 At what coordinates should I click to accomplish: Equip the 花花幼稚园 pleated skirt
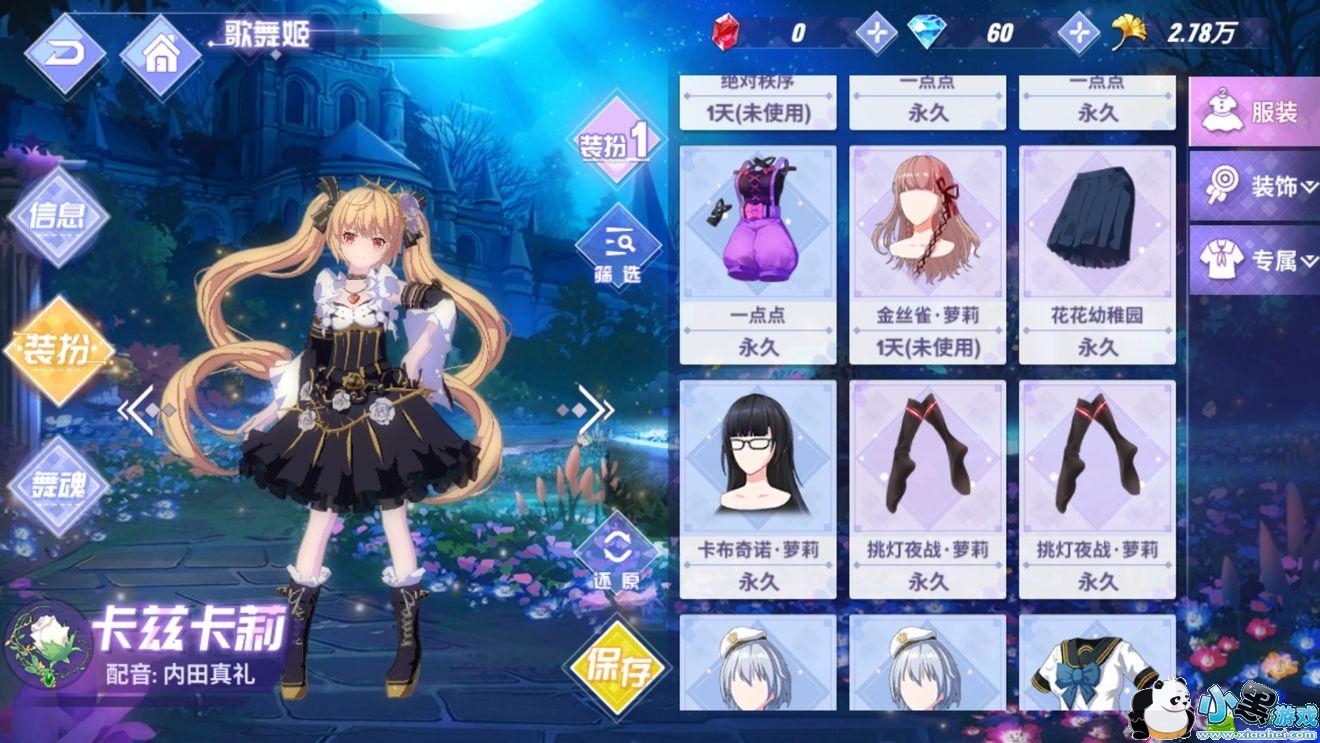click(1097, 255)
